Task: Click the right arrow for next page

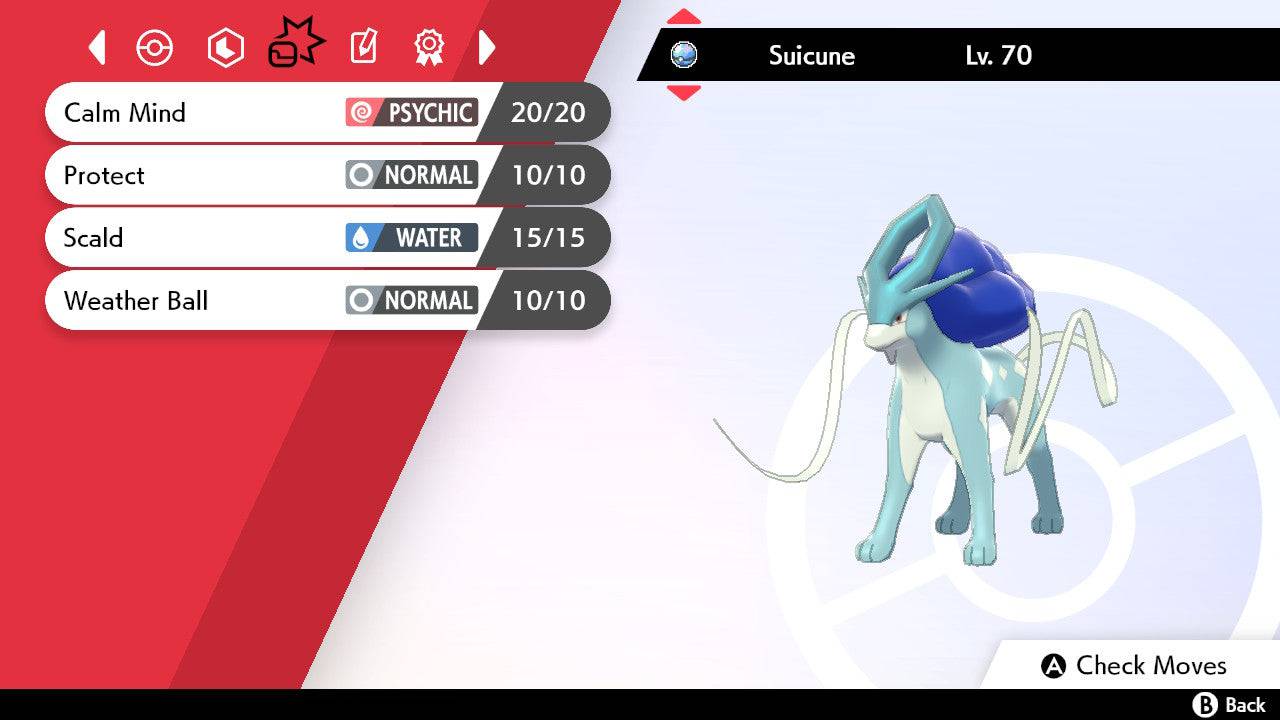Action: [x=487, y=47]
